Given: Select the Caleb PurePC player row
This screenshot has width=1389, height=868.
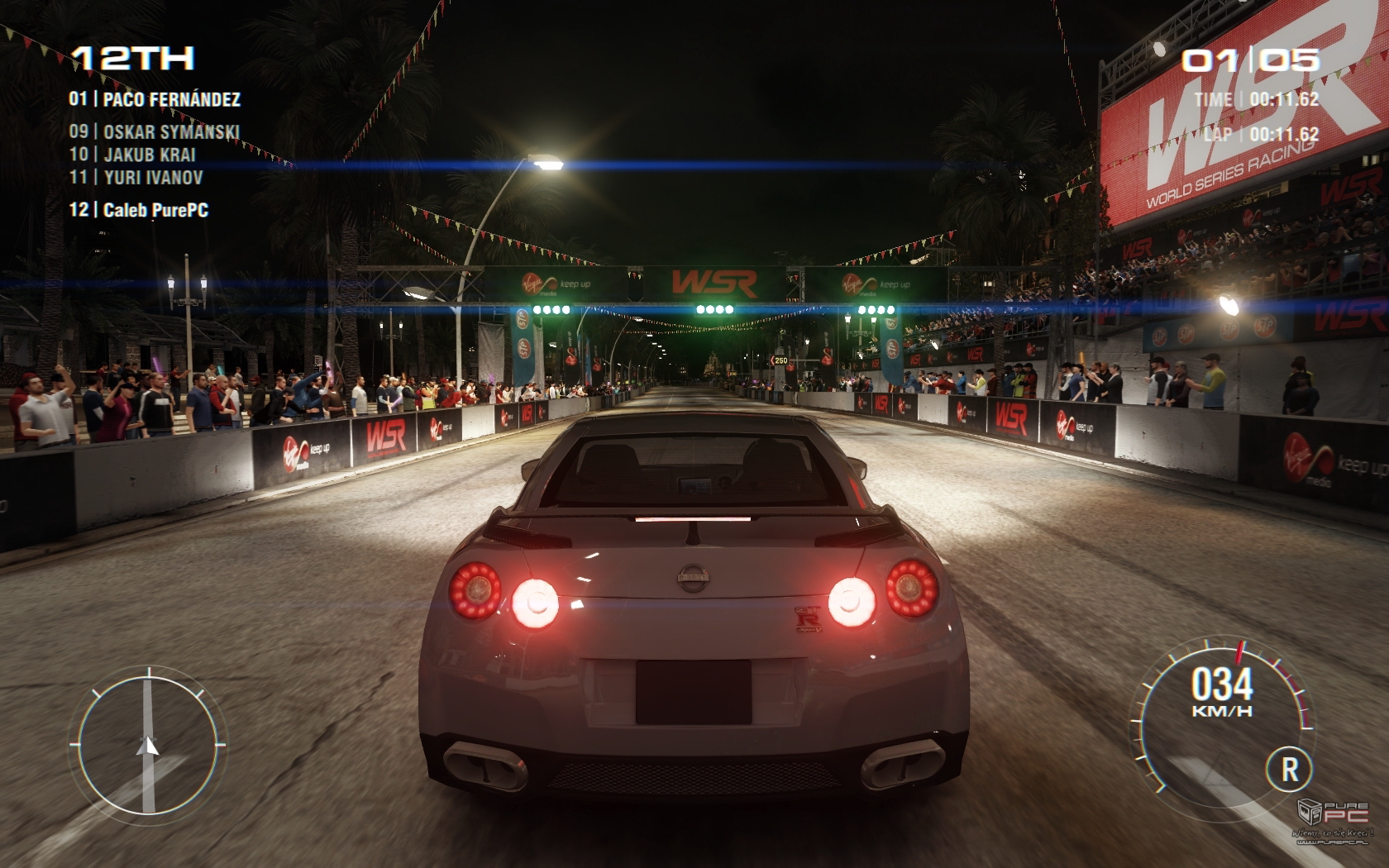Looking at the screenshot, I should click(x=139, y=210).
